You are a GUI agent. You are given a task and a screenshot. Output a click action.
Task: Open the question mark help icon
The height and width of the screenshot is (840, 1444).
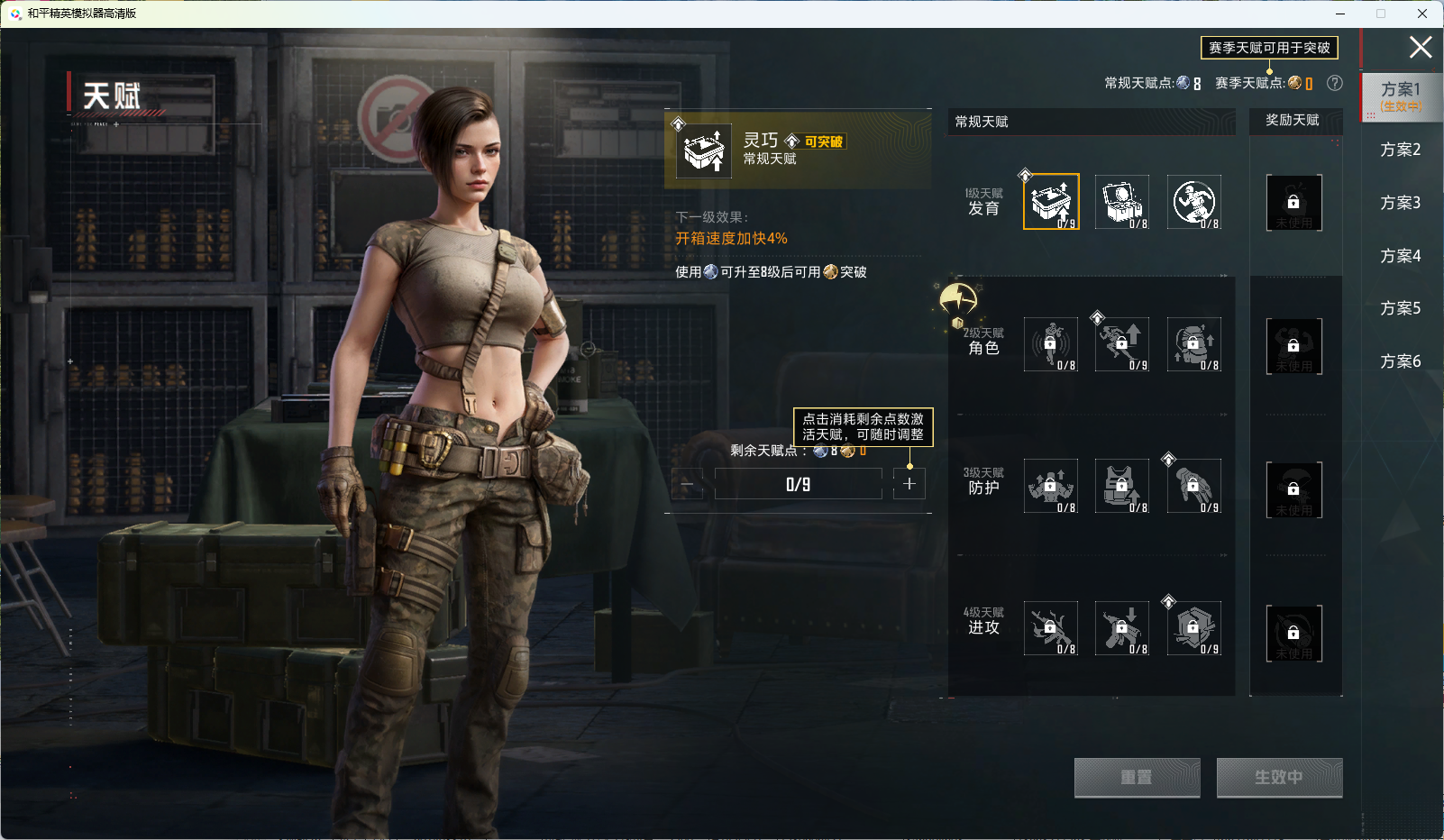pos(1335,83)
